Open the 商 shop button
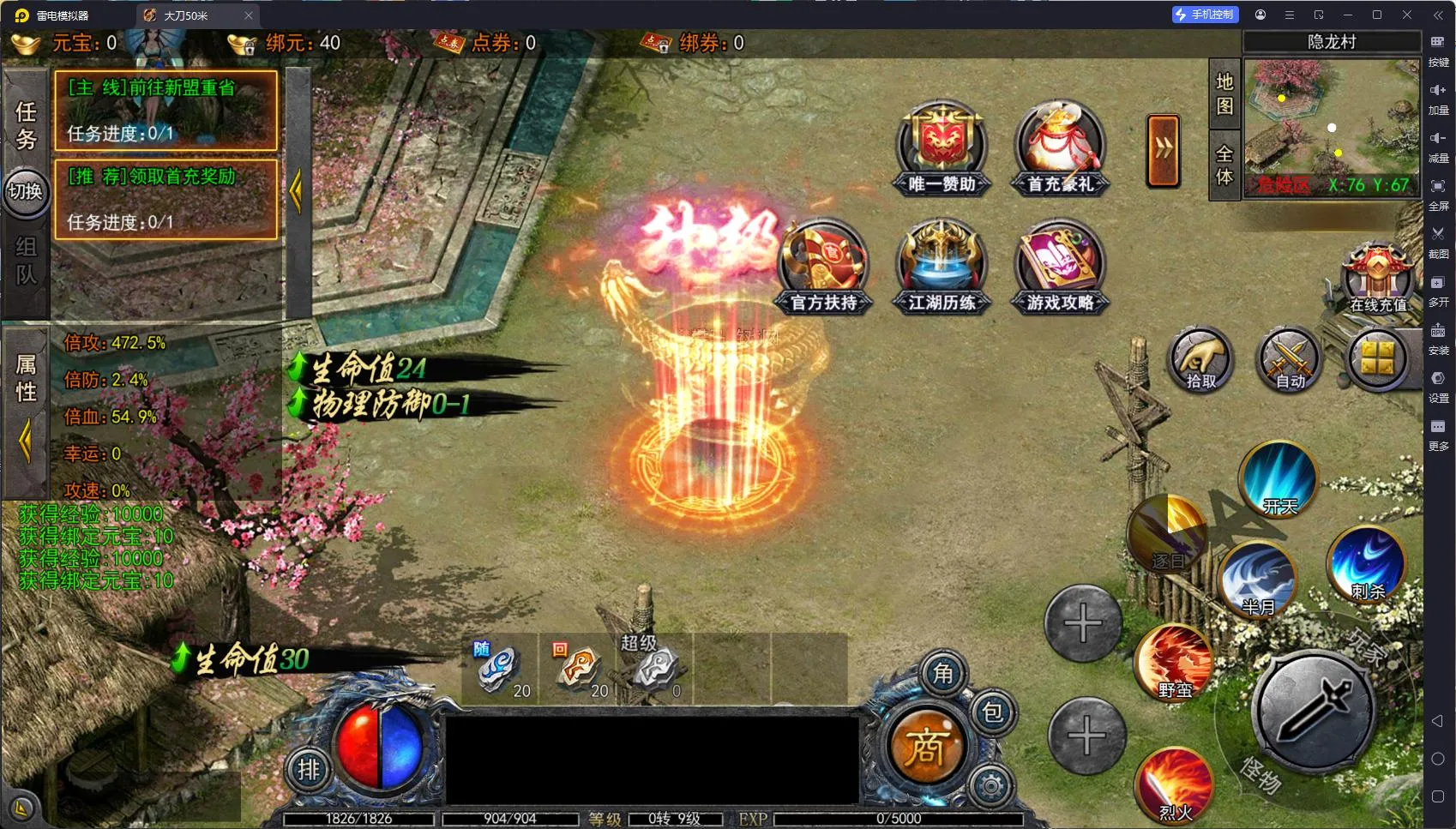 925,748
